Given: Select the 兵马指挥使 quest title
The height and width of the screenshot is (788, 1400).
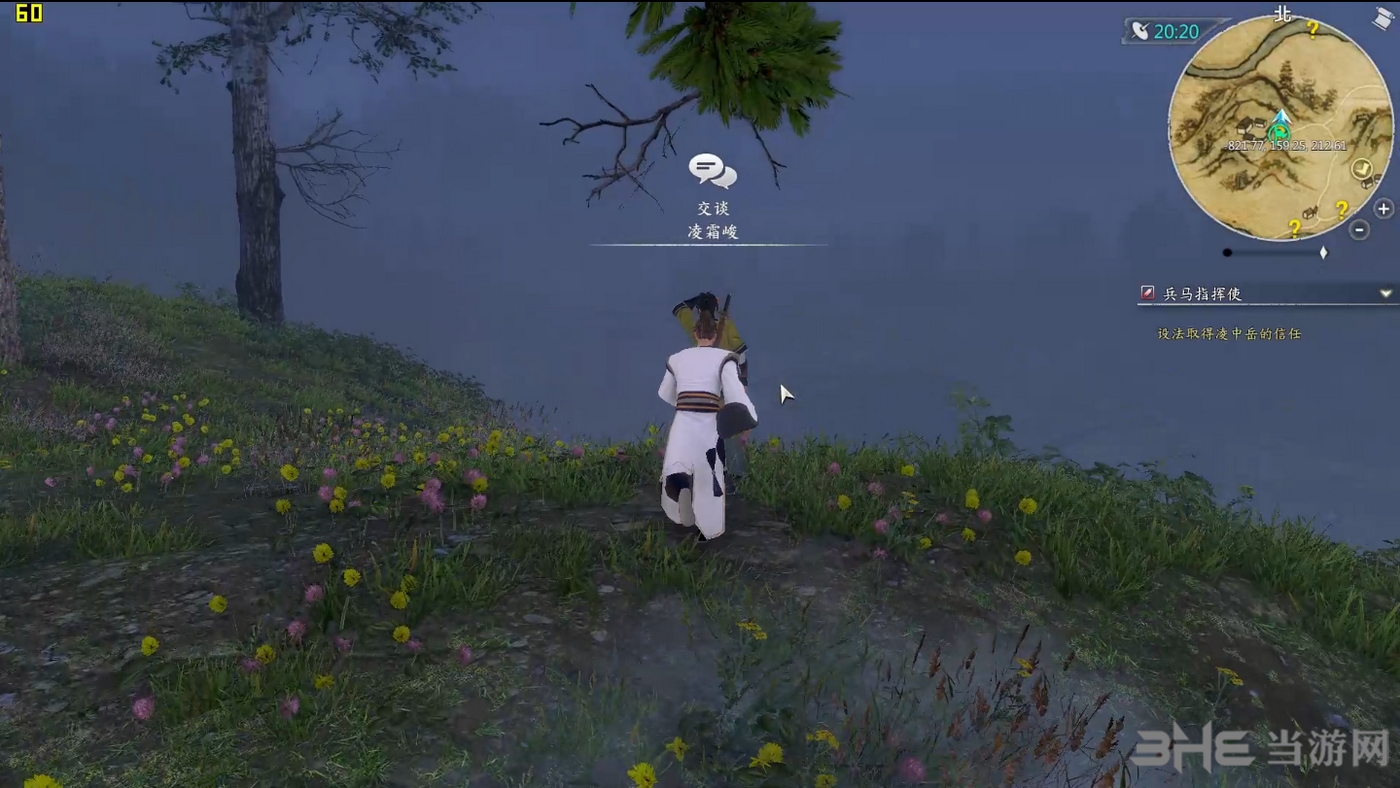Looking at the screenshot, I should coord(1203,294).
